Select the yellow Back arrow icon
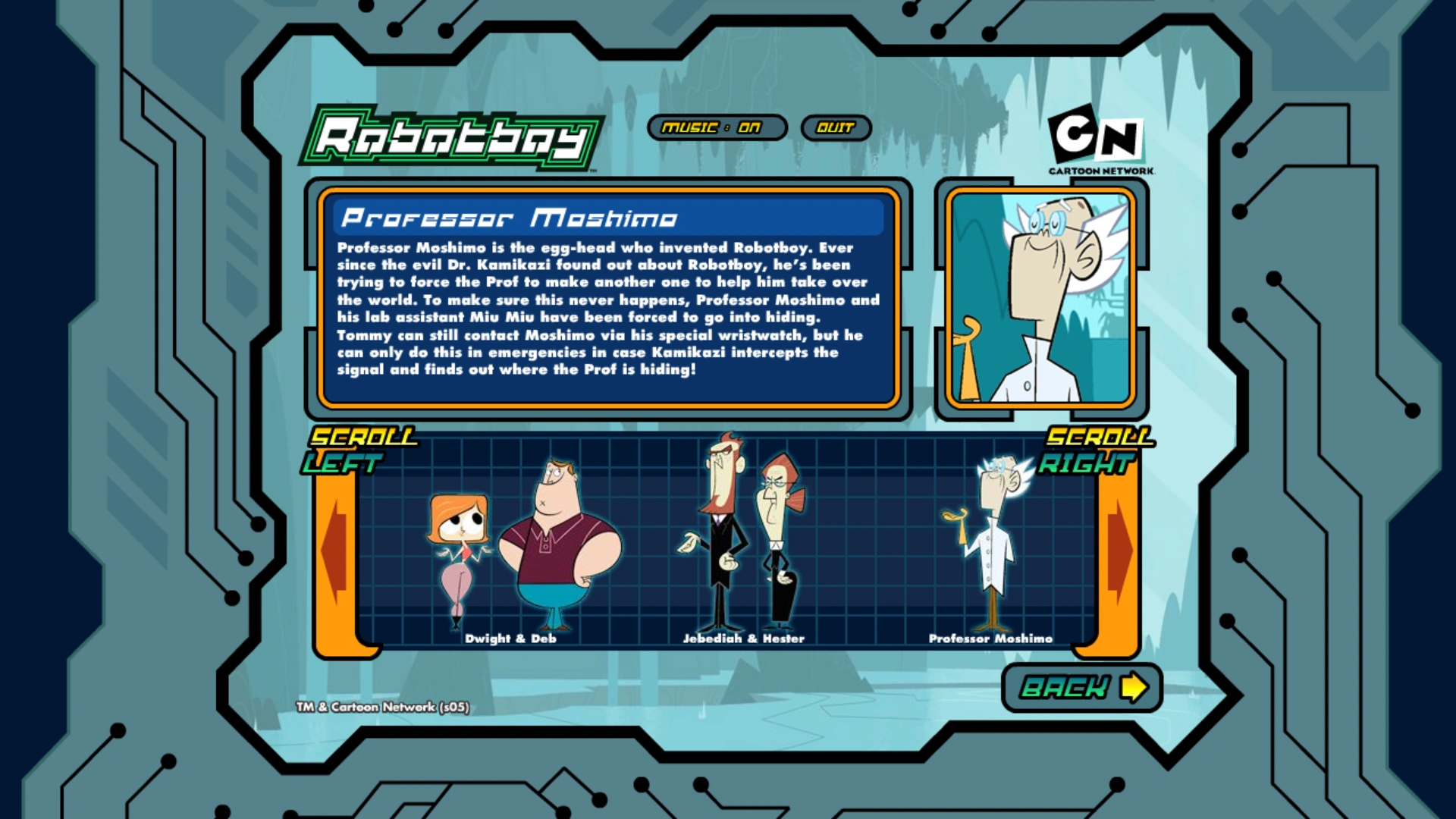This screenshot has height=819, width=1456. click(x=1135, y=688)
